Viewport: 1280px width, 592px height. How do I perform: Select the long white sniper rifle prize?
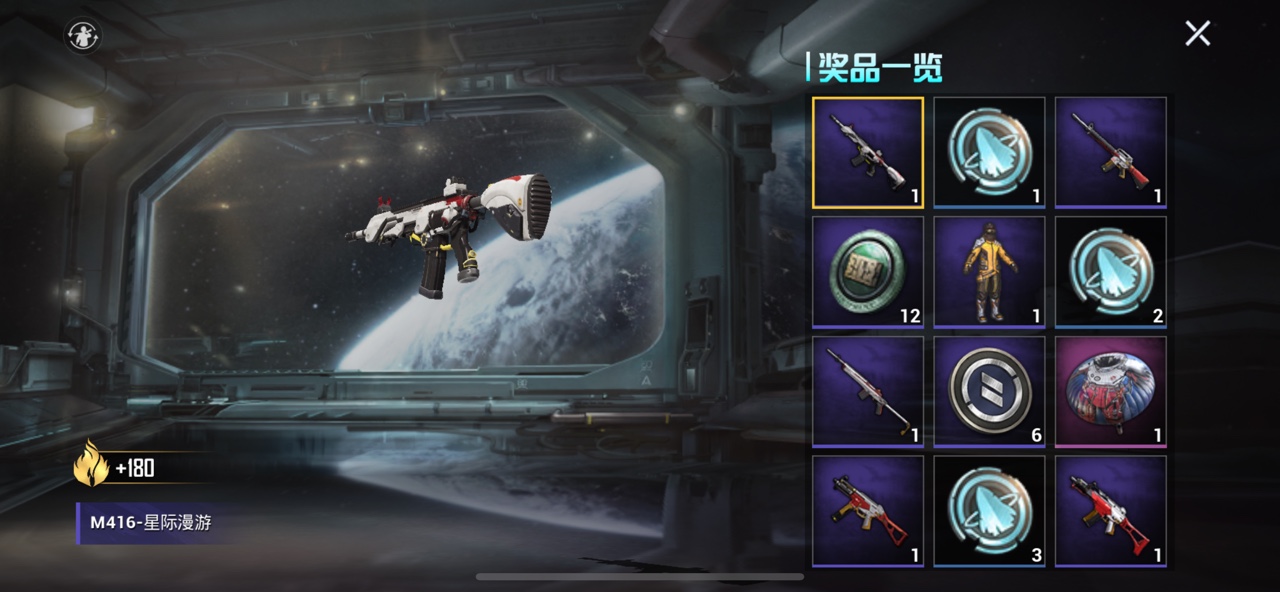click(868, 391)
